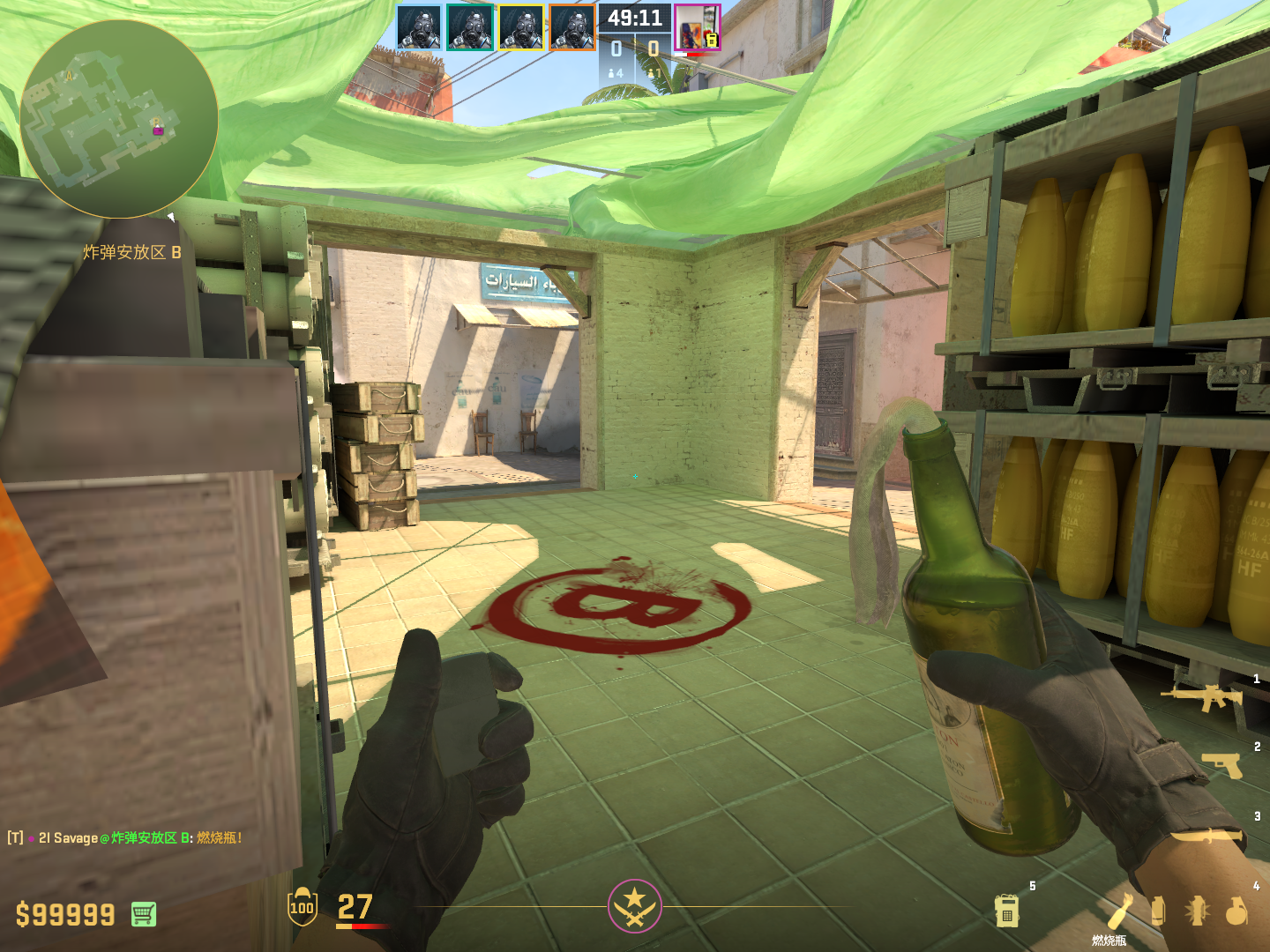Select the C4 bomb icon
This screenshot has height=952, width=1270.
(1007, 911)
